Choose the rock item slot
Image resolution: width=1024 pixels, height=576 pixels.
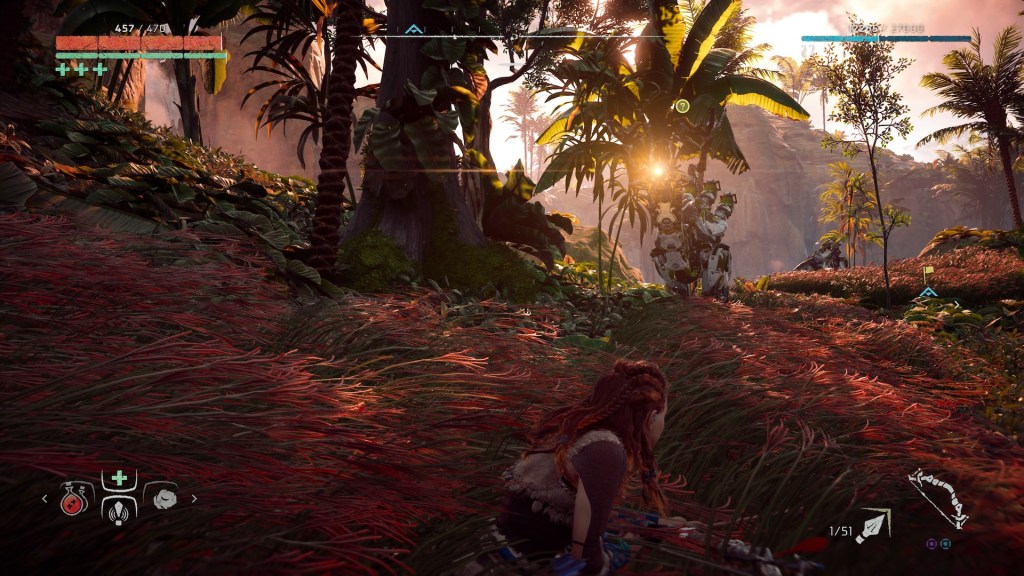point(162,497)
